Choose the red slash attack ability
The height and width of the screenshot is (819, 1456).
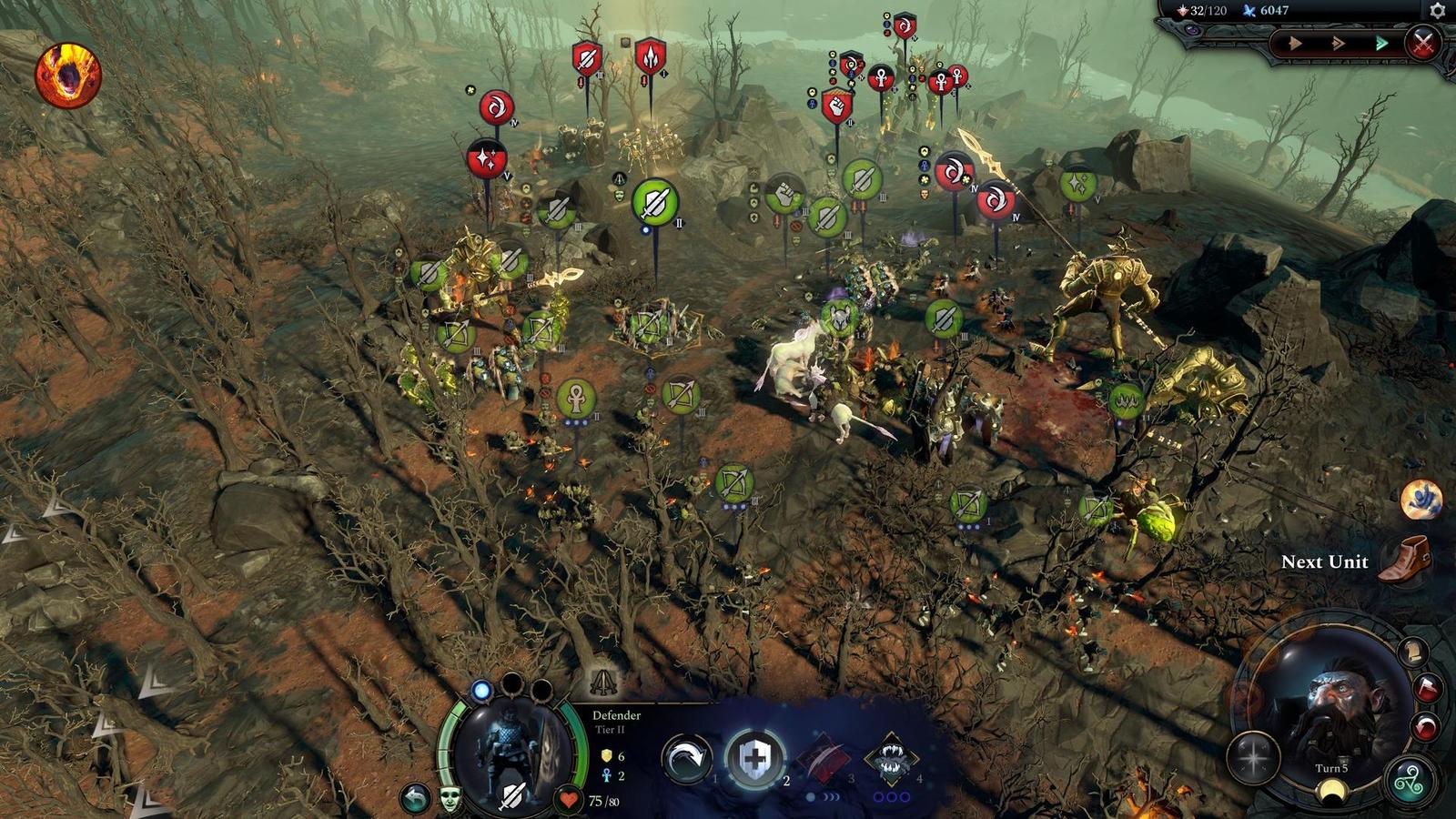pyautogui.click(x=824, y=758)
